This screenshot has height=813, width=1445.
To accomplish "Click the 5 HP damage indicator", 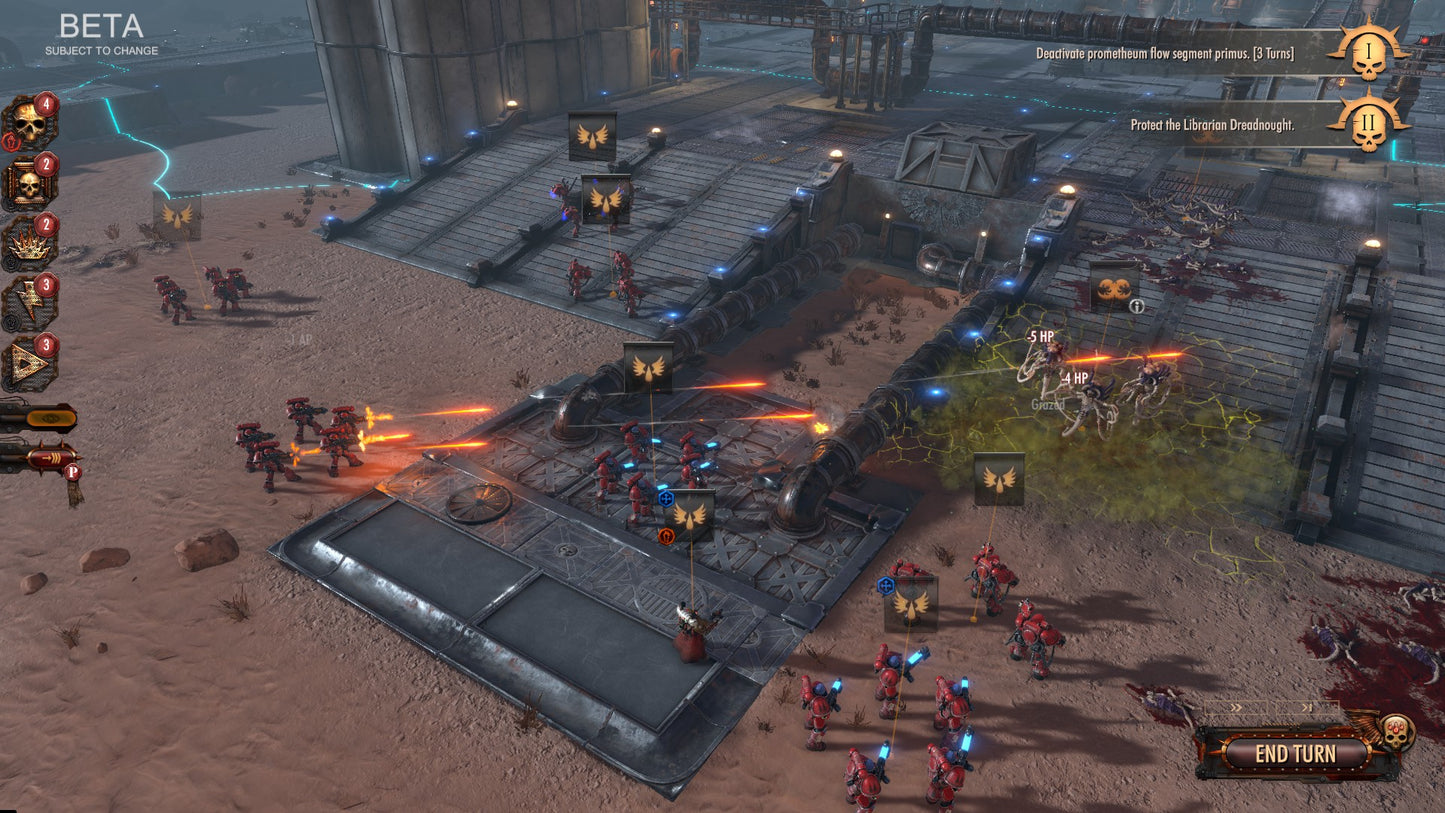I will [x=1040, y=336].
